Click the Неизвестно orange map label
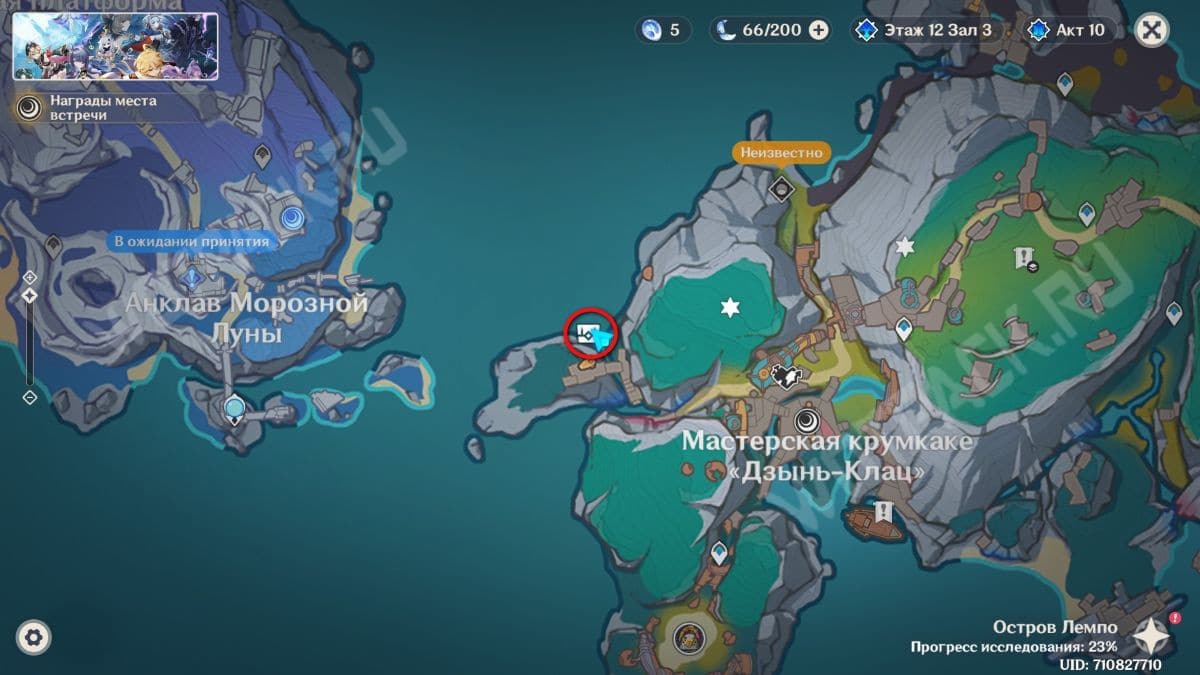Image resolution: width=1200 pixels, height=675 pixels. (782, 153)
